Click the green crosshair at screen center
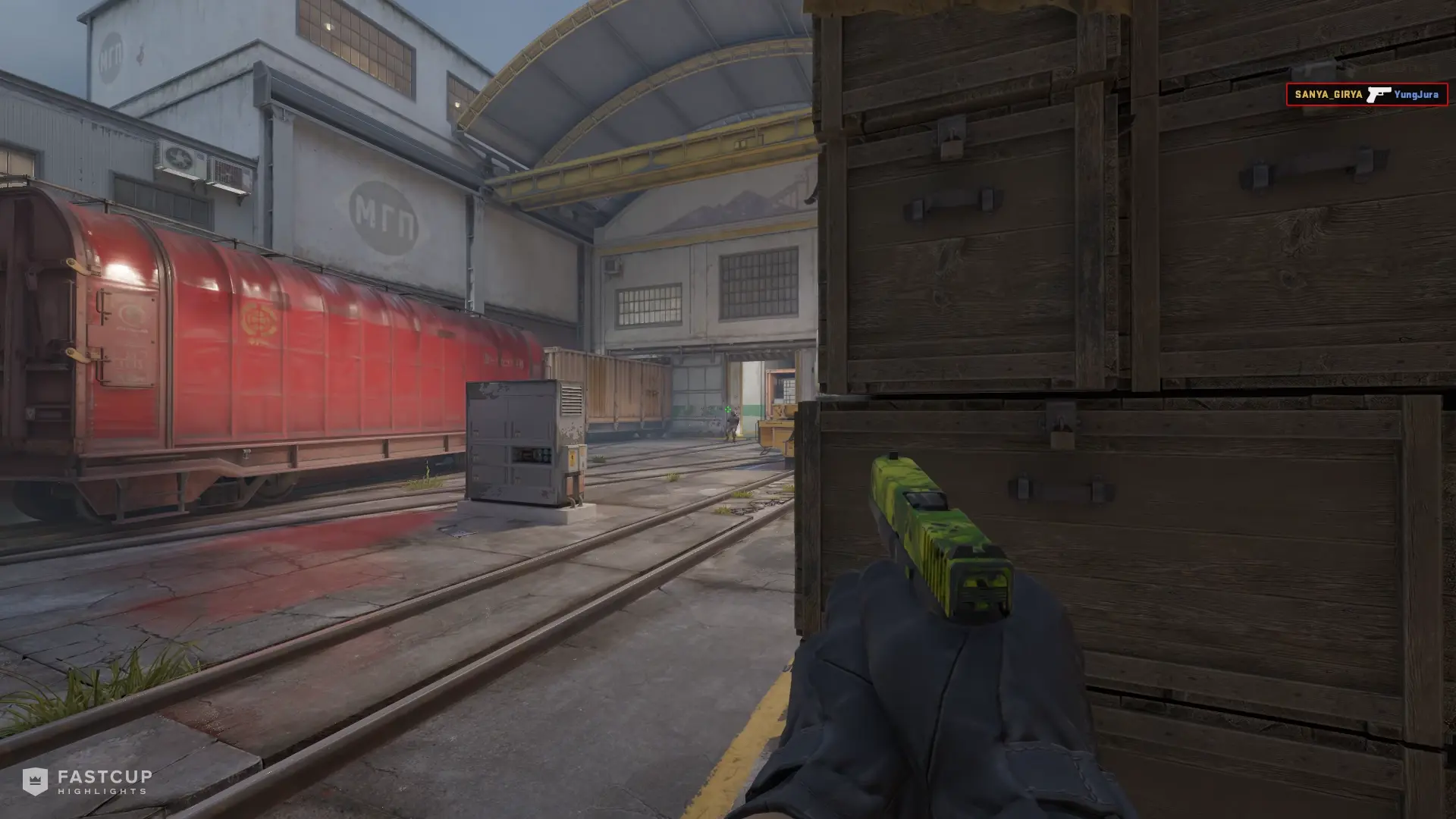Screen dimensions: 1456x819 (728, 409)
